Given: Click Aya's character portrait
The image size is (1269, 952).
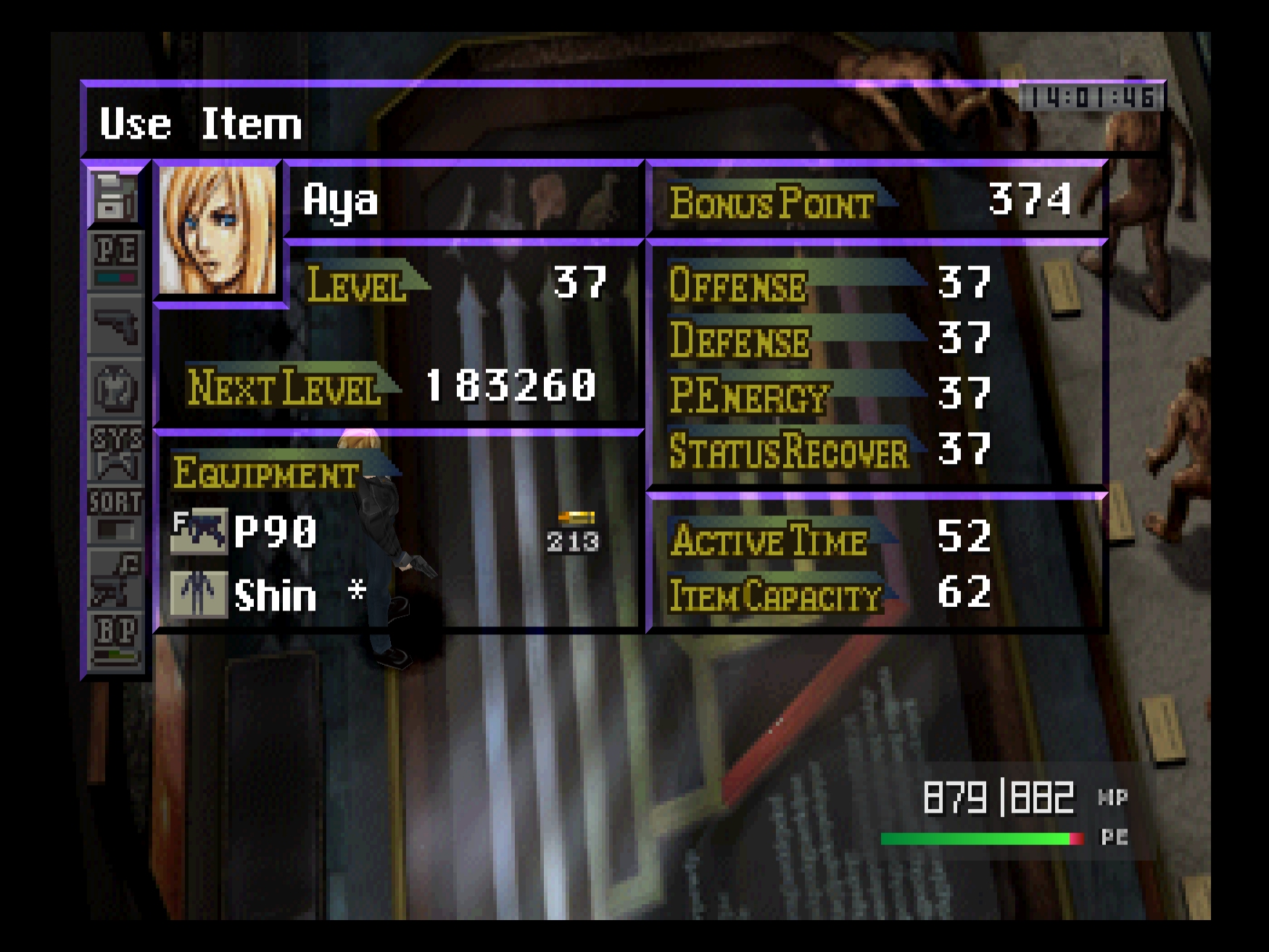Looking at the screenshot, I should pos(217,231).
